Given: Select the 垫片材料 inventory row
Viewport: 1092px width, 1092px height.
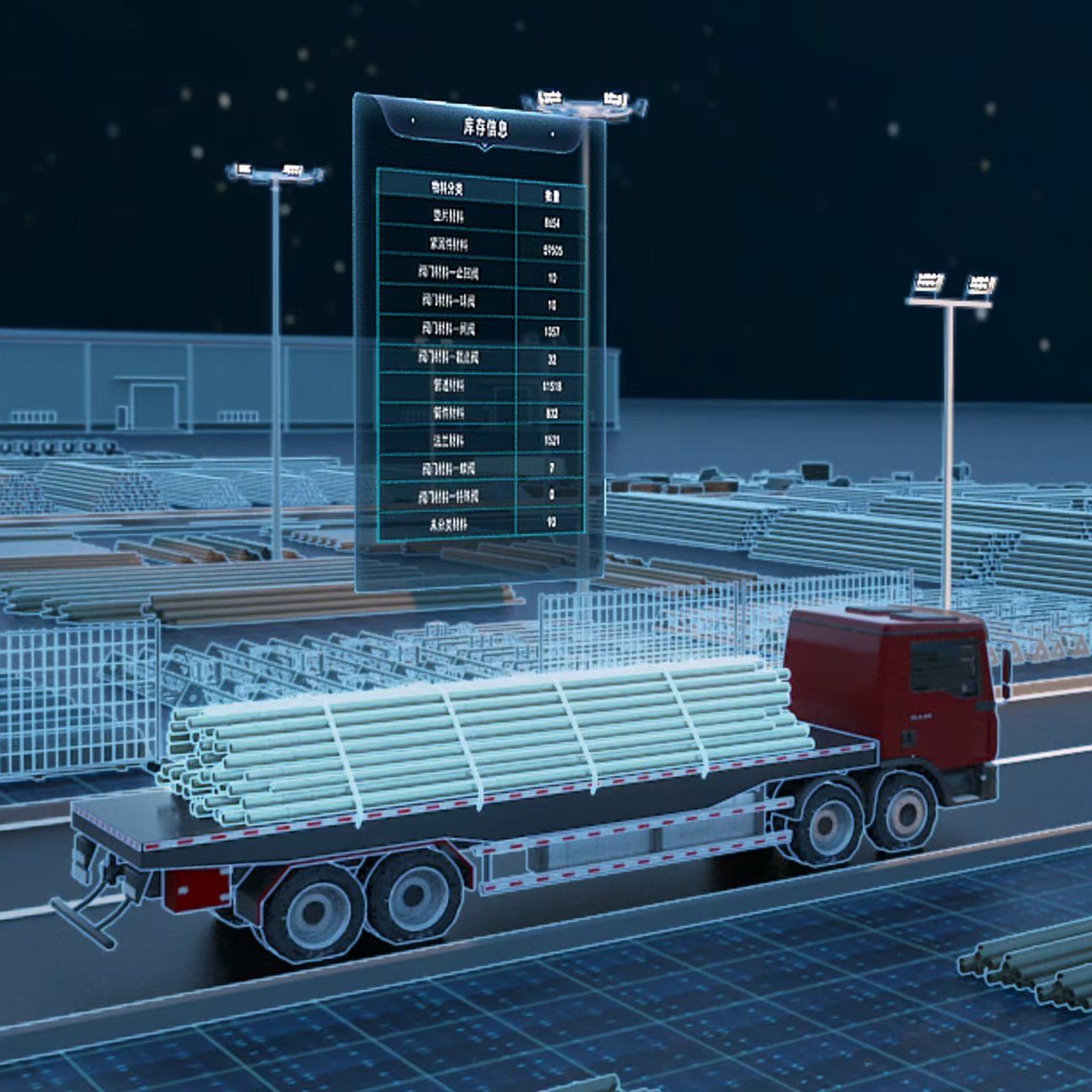Looking at the screenshot, I should (x=448, y=217).
